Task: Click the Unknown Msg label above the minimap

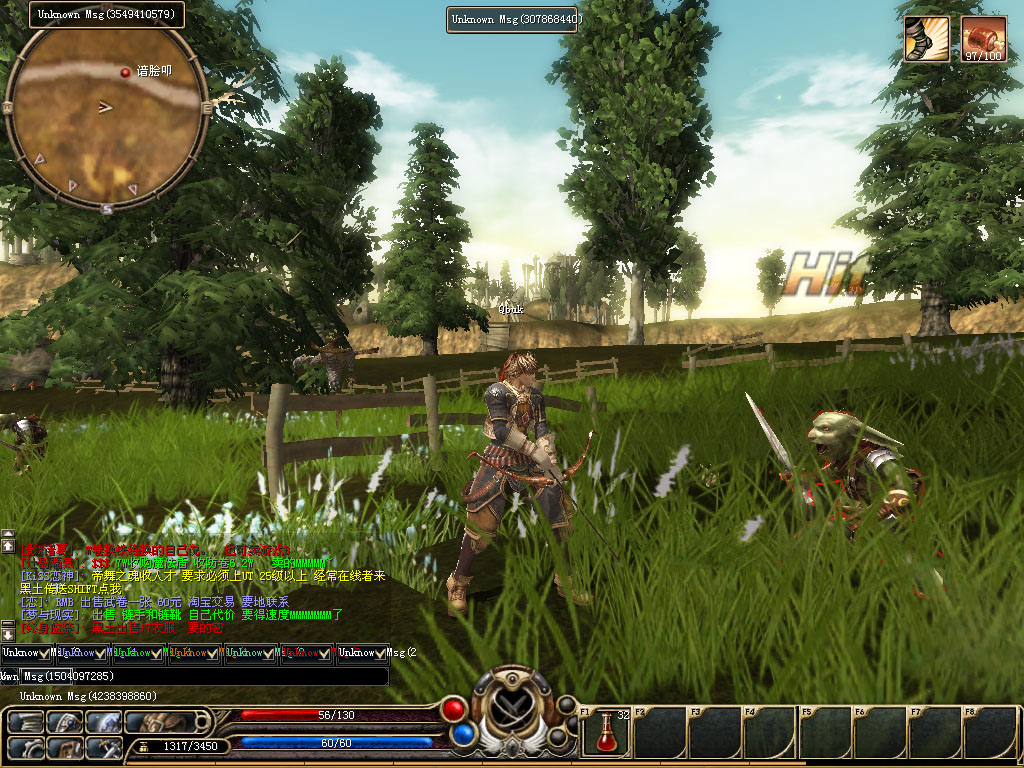Action: 106,14
